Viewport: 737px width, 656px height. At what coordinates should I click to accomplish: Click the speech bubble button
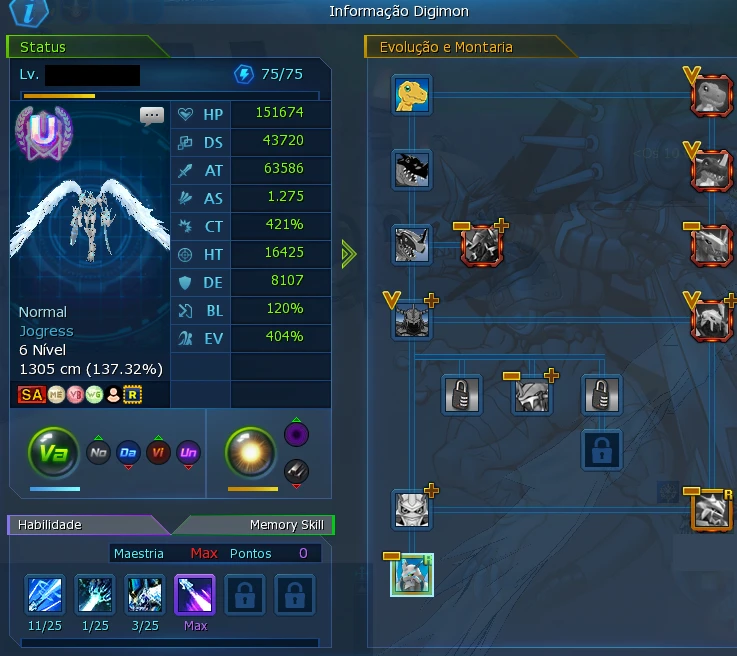click(152, 115)
